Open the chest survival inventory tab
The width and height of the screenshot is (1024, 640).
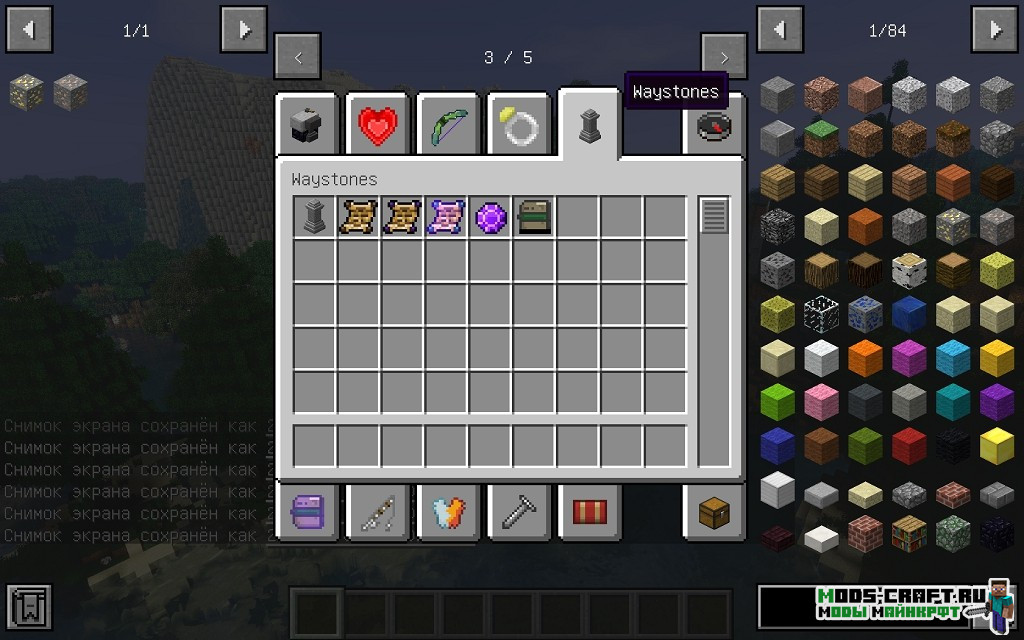coord(714,514)
